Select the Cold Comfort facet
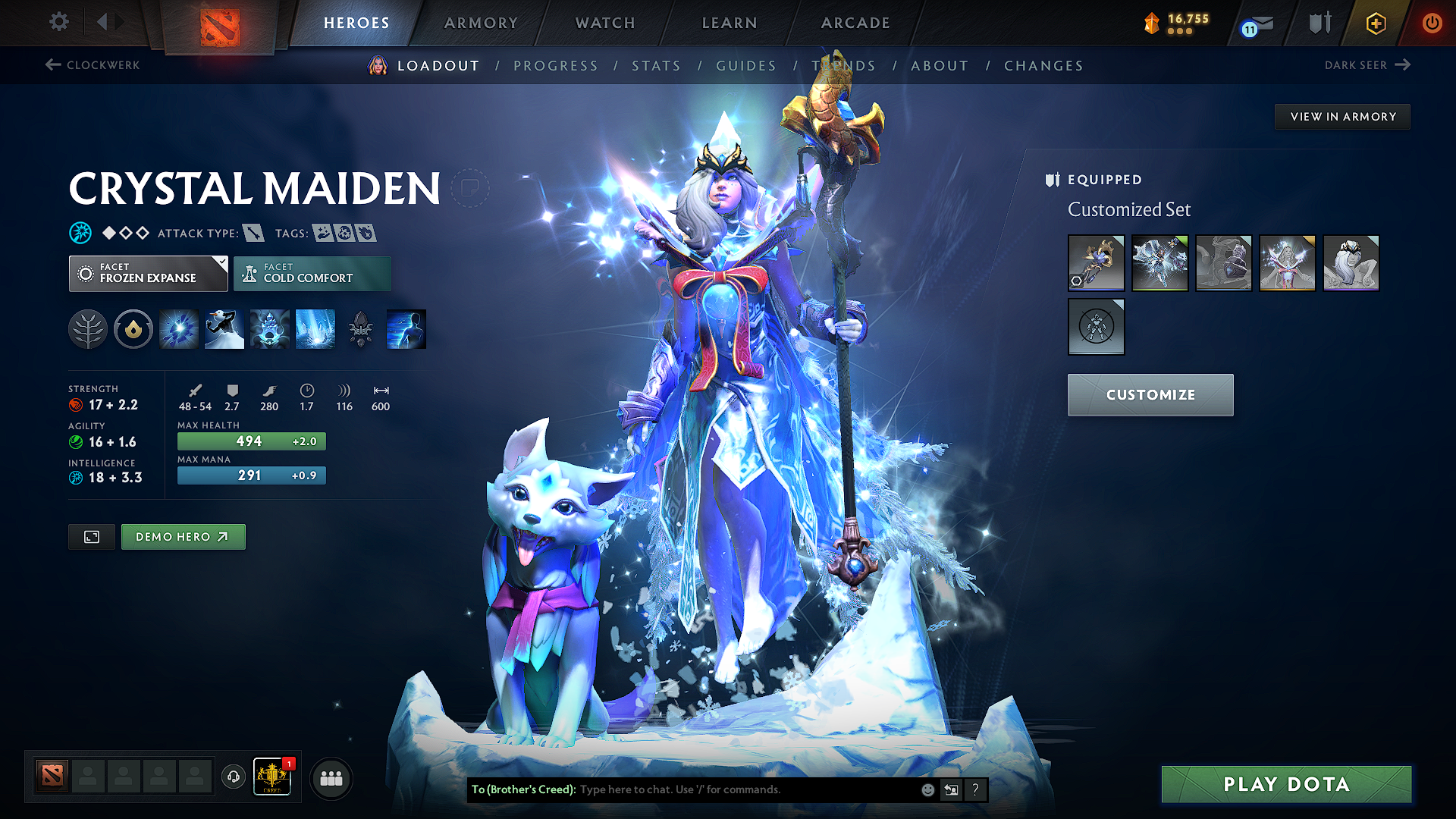 pyautogui.click(x=312, y=273)
